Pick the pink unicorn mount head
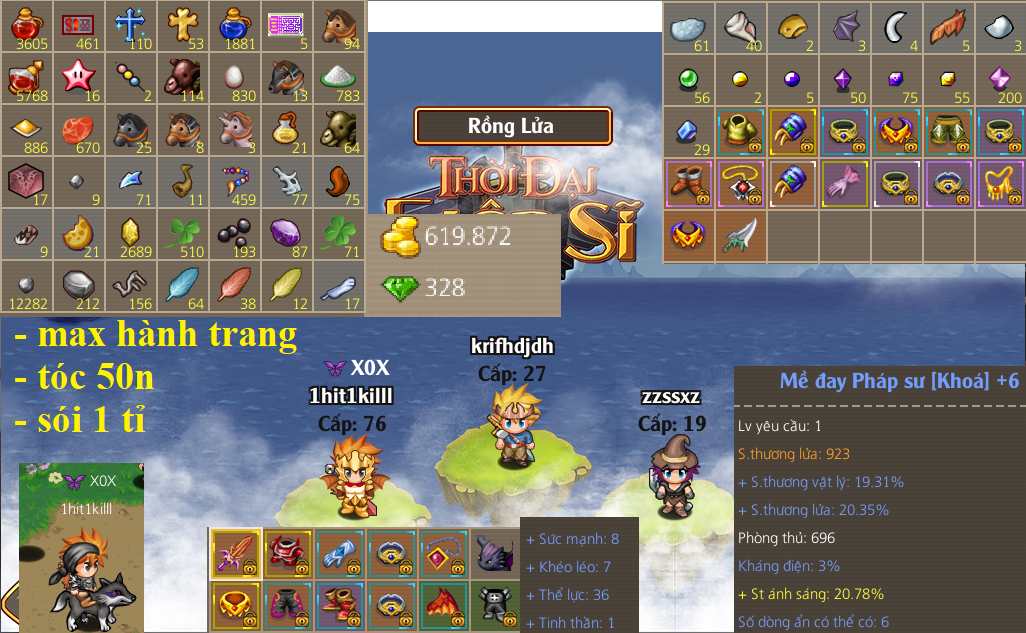 pyautogui.click(x=234, y=130)
